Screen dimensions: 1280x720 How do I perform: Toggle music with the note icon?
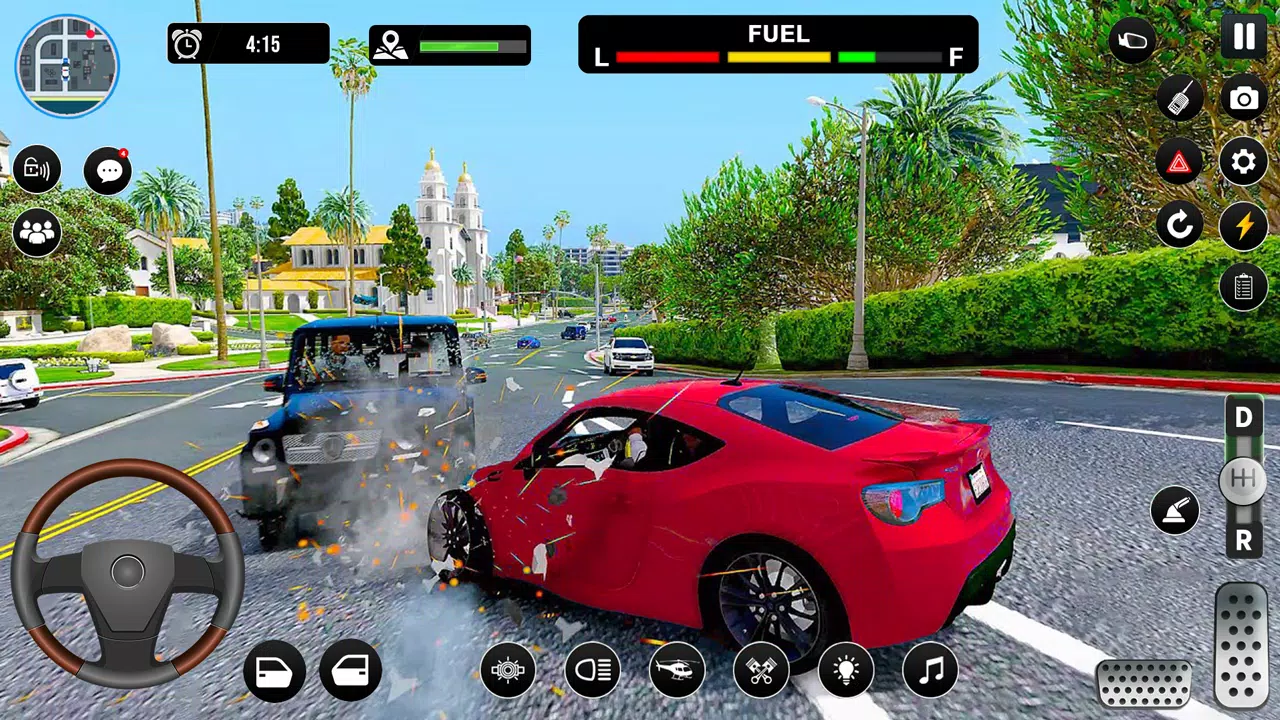tap(930, 669)
